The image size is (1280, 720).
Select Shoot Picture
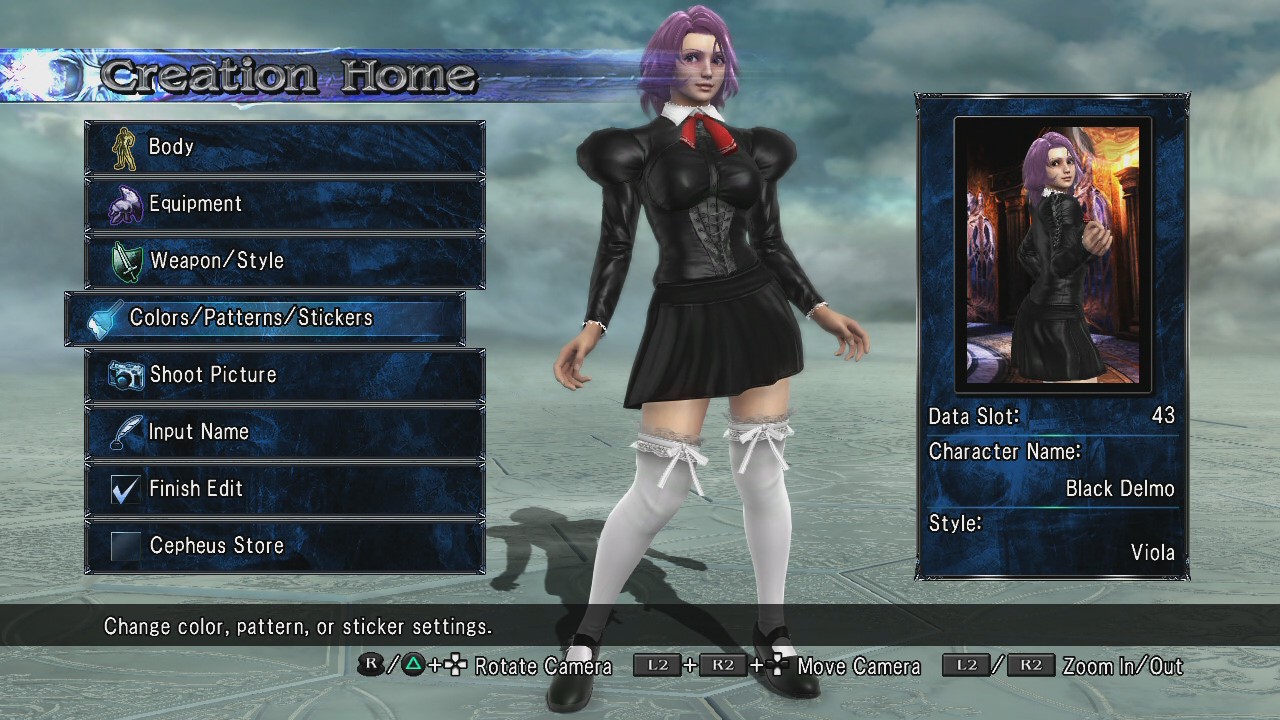click(284, 375)
